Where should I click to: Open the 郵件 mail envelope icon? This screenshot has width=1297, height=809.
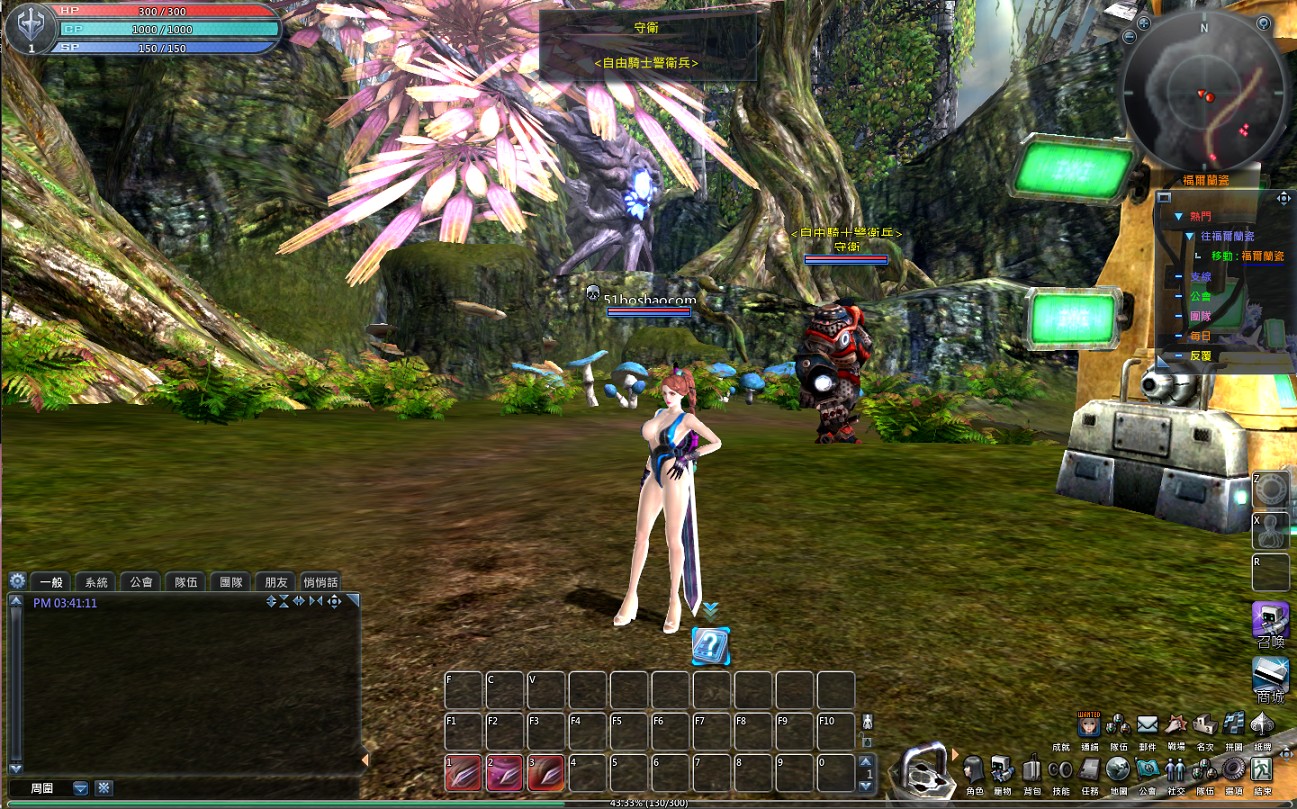tap(1147, 724)
